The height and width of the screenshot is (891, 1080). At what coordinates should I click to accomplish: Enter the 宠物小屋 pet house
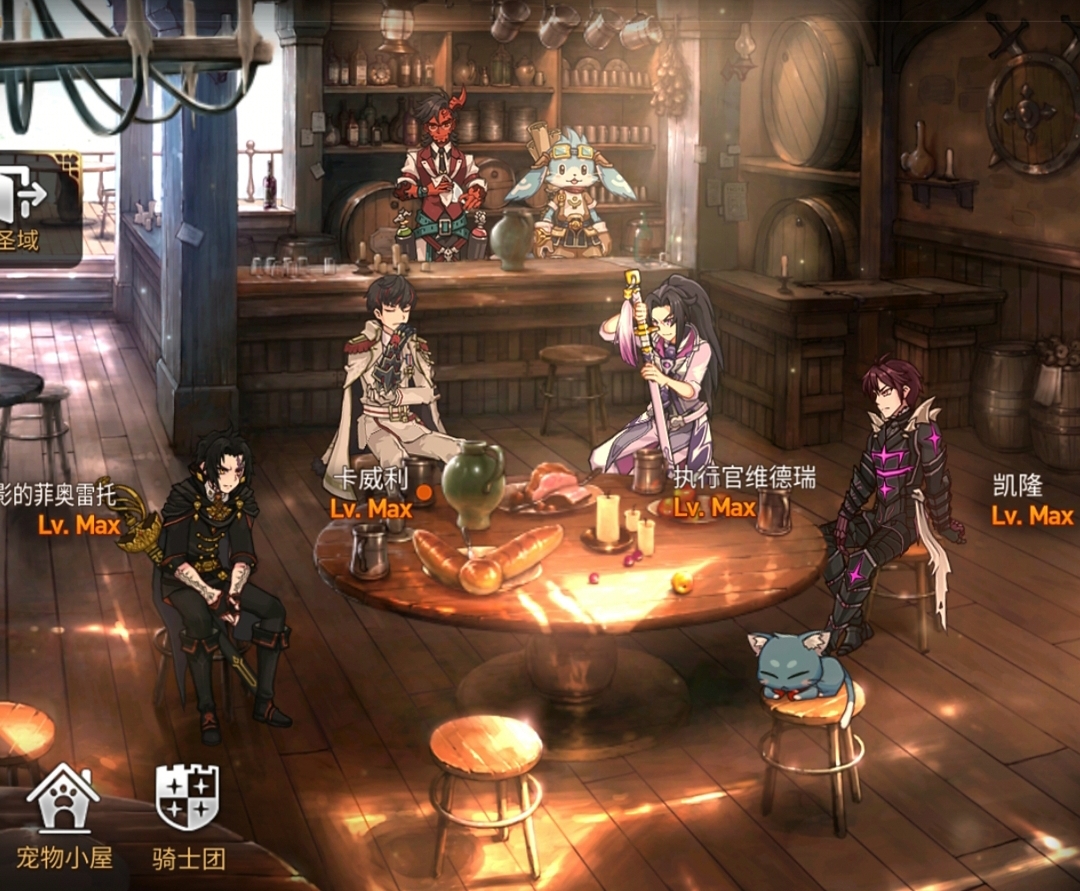coord(63,815)
